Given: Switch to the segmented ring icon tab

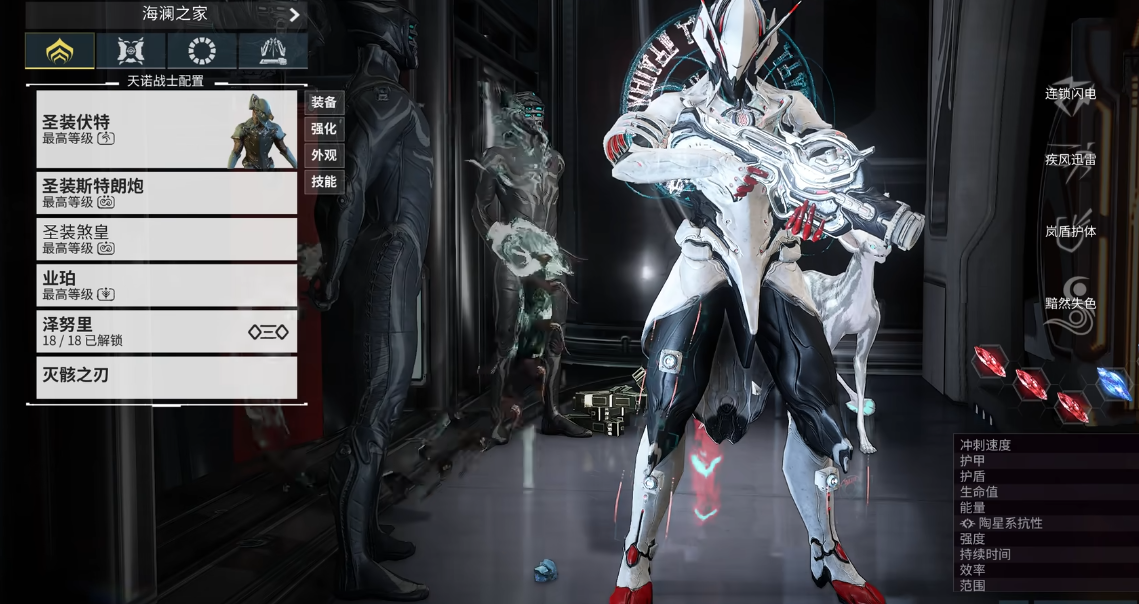Looking at the screenshot, I should point(202,50).
